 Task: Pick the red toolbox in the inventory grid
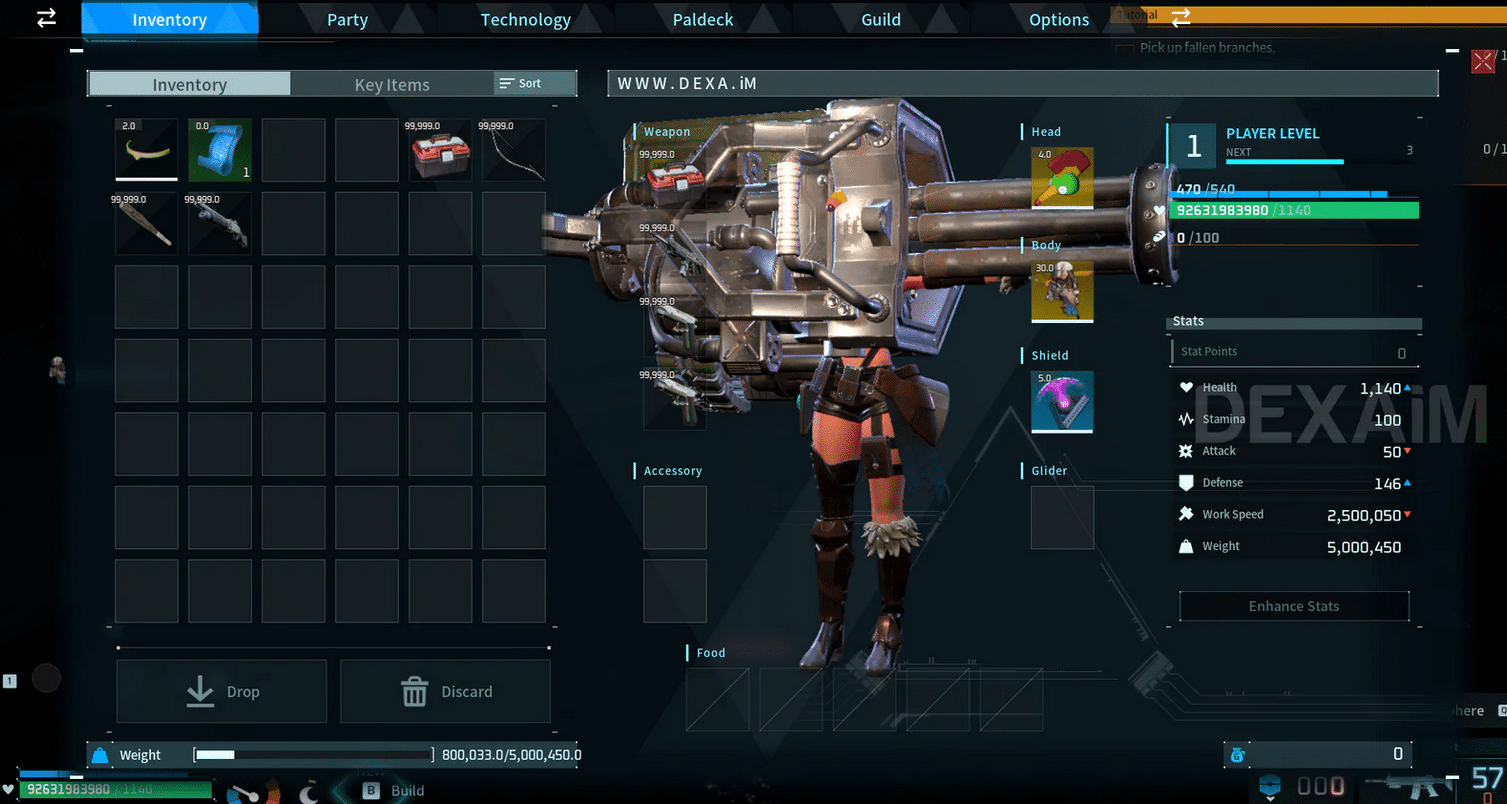coord(441,150)
